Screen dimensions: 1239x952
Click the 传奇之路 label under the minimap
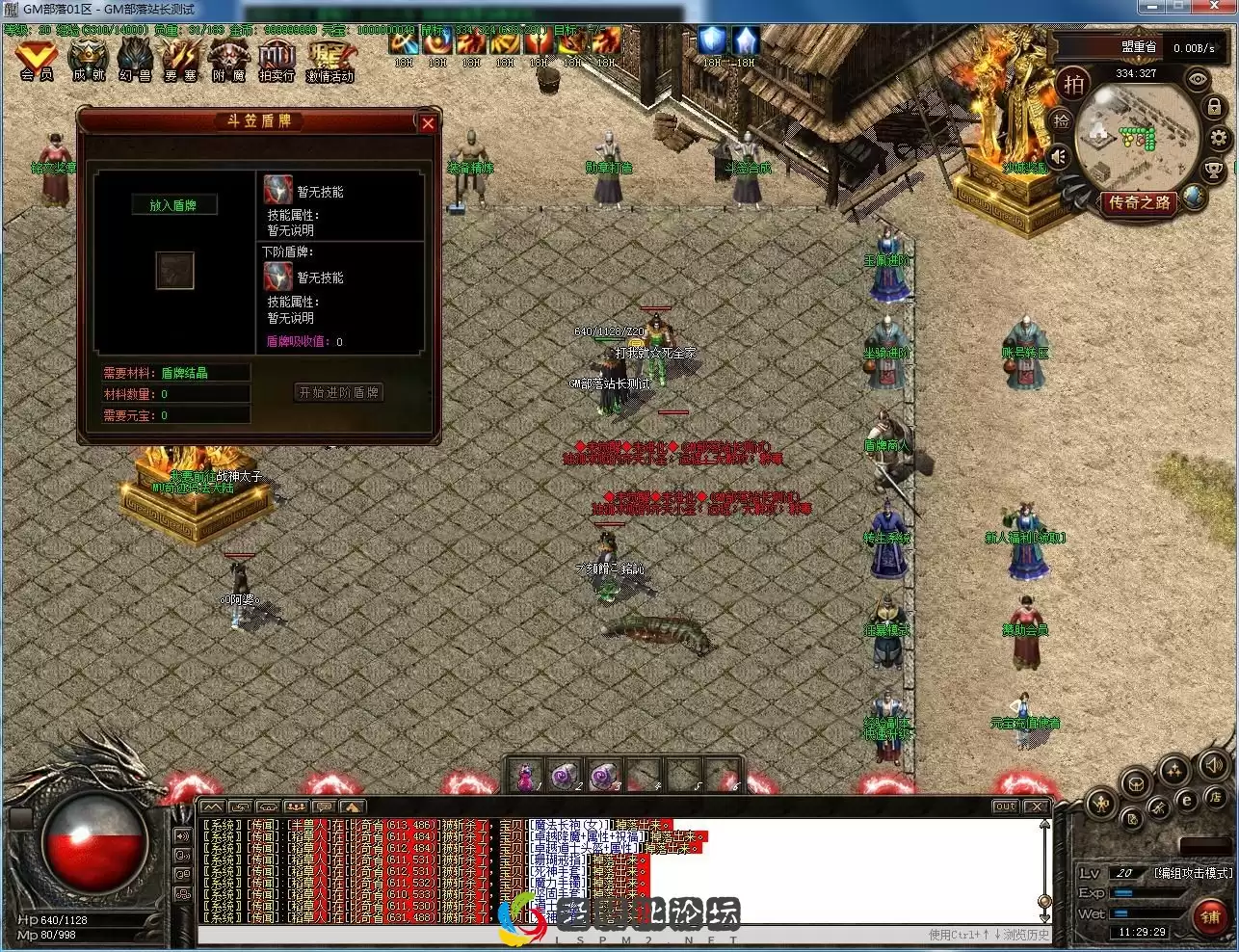click(1141, 201)
